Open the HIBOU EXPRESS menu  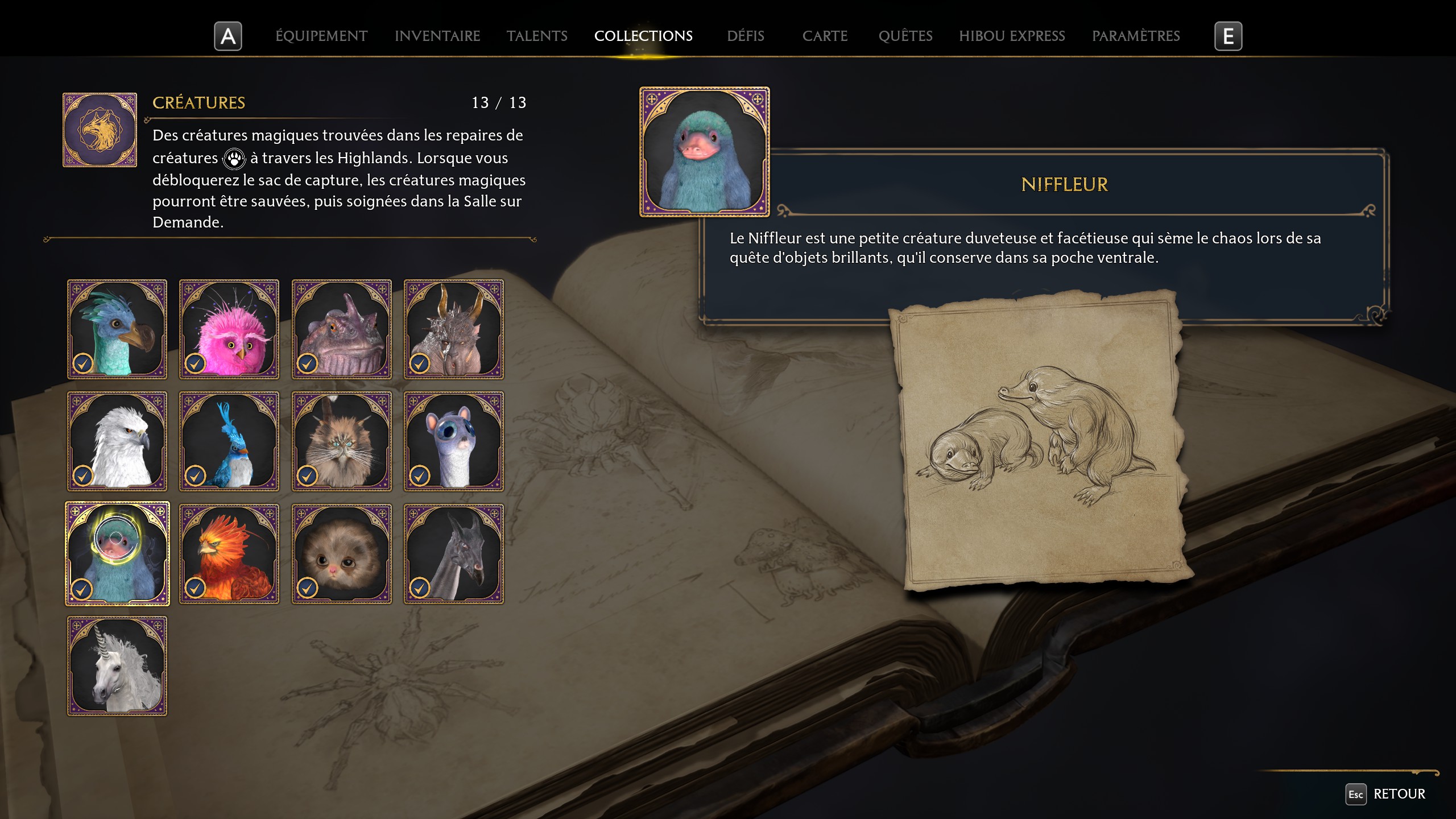tap(1012, 36)
